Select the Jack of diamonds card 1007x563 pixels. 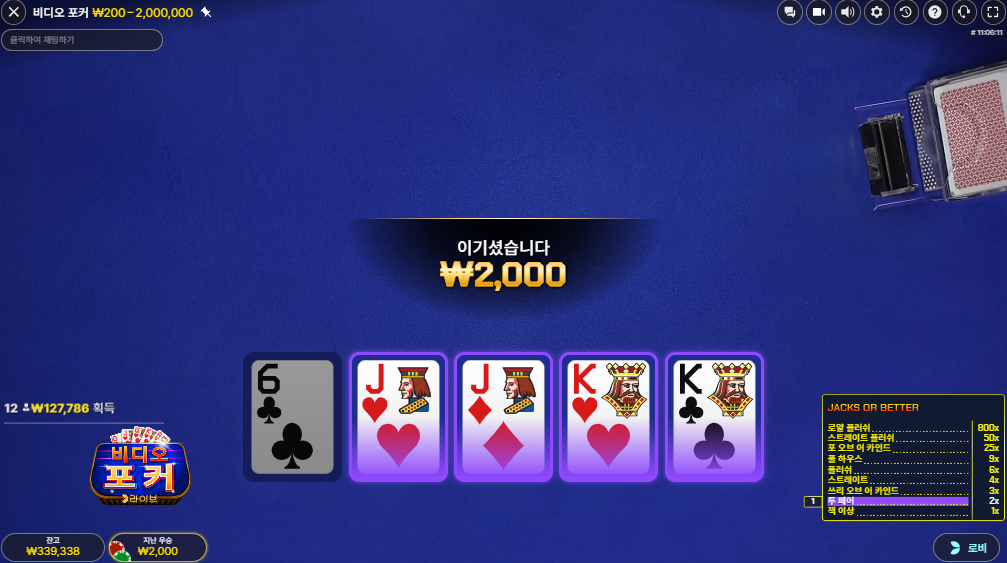point(503,416)
